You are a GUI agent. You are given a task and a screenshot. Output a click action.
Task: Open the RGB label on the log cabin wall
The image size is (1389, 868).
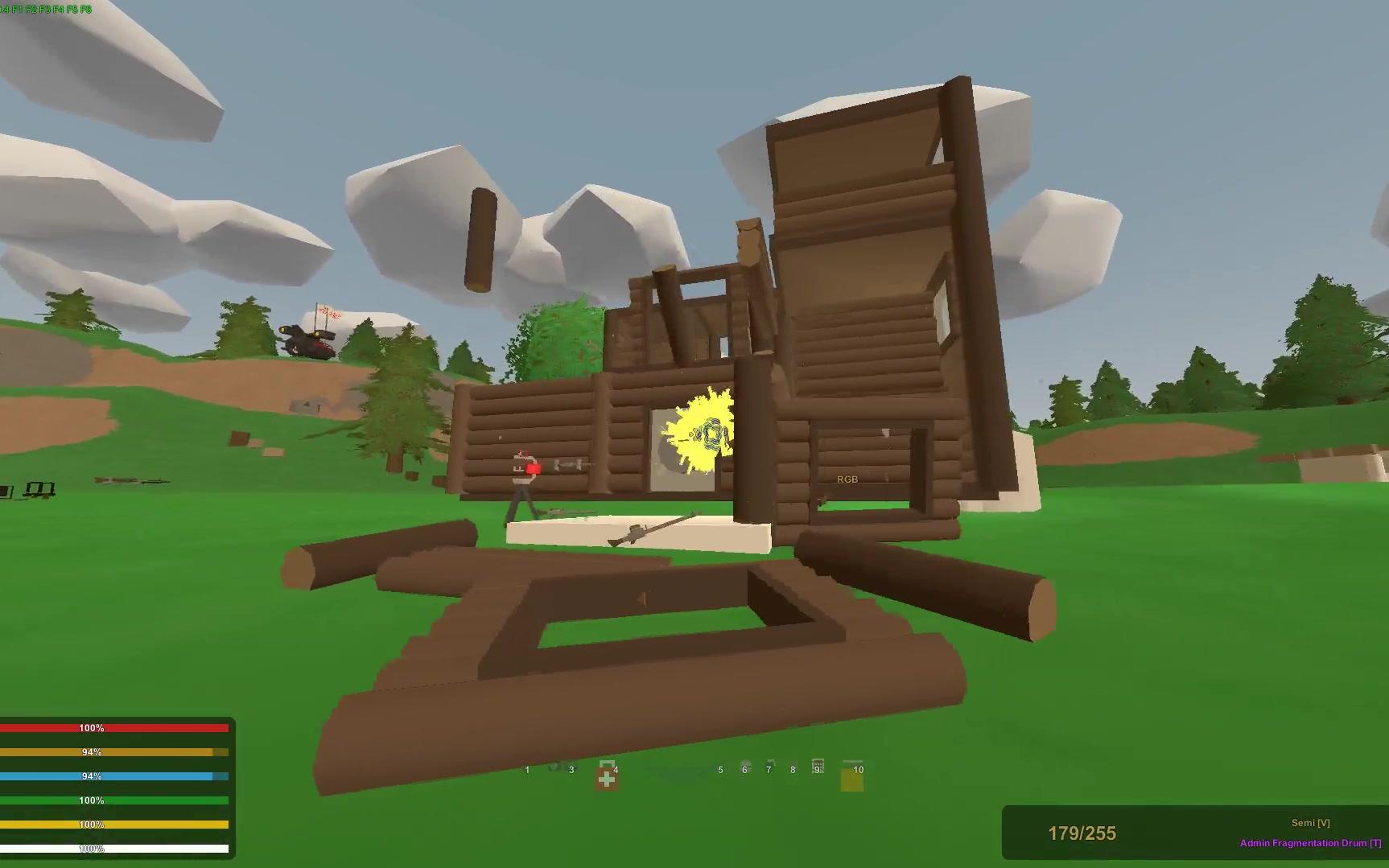[x=847, y=478]
